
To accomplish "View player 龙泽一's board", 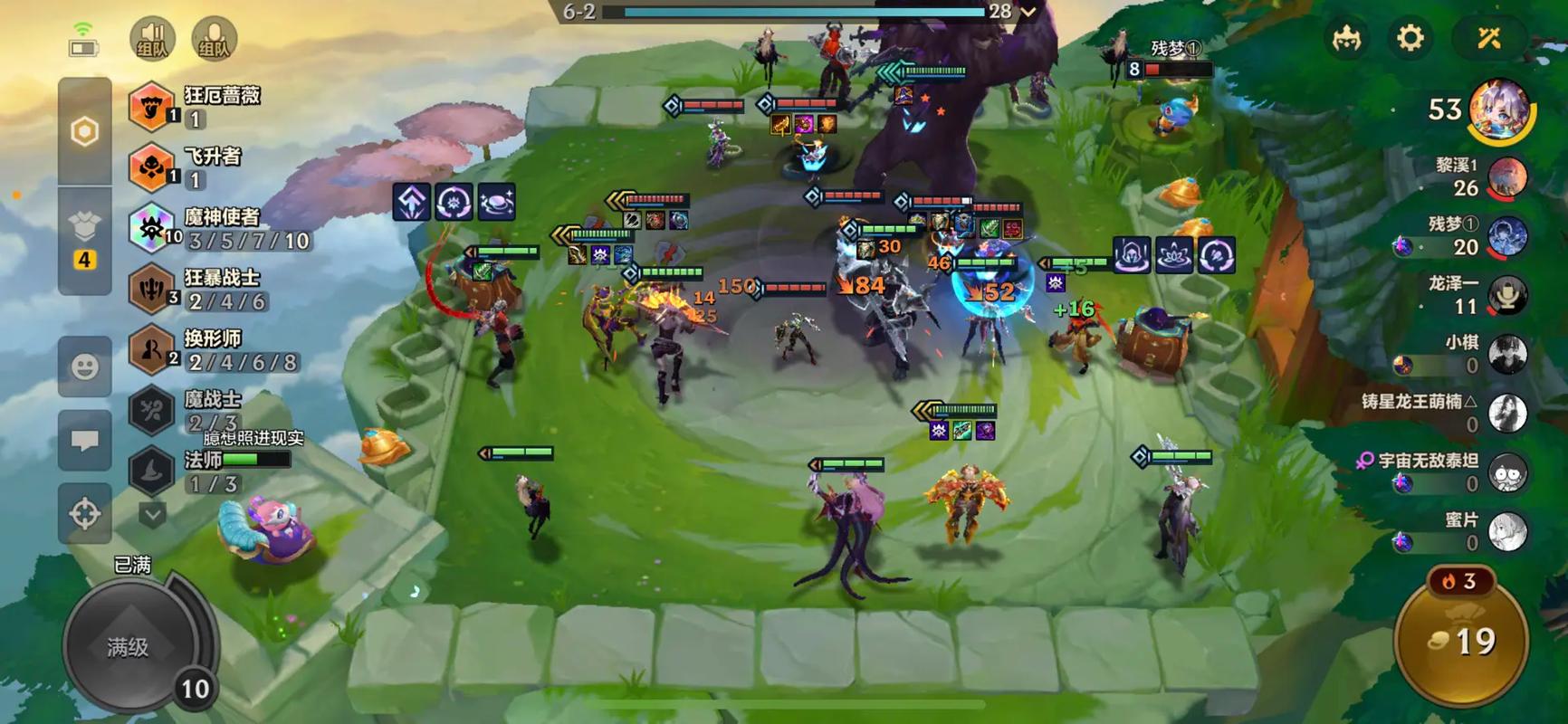I will [x=1506, y=295].
